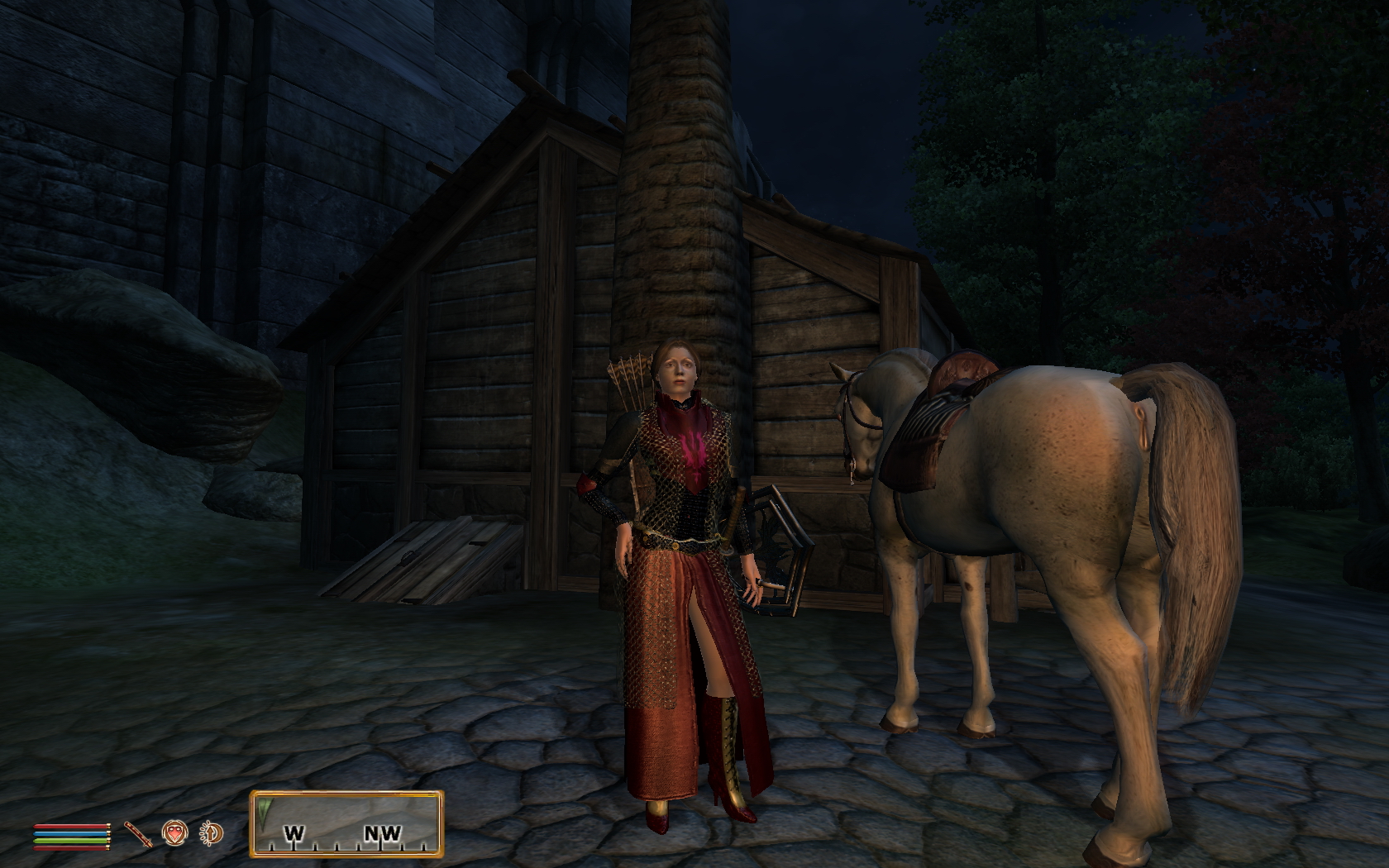Click the compass bar showing W and NW
1389x868 pixels.
pyautogui.click(x=347, y=824)
